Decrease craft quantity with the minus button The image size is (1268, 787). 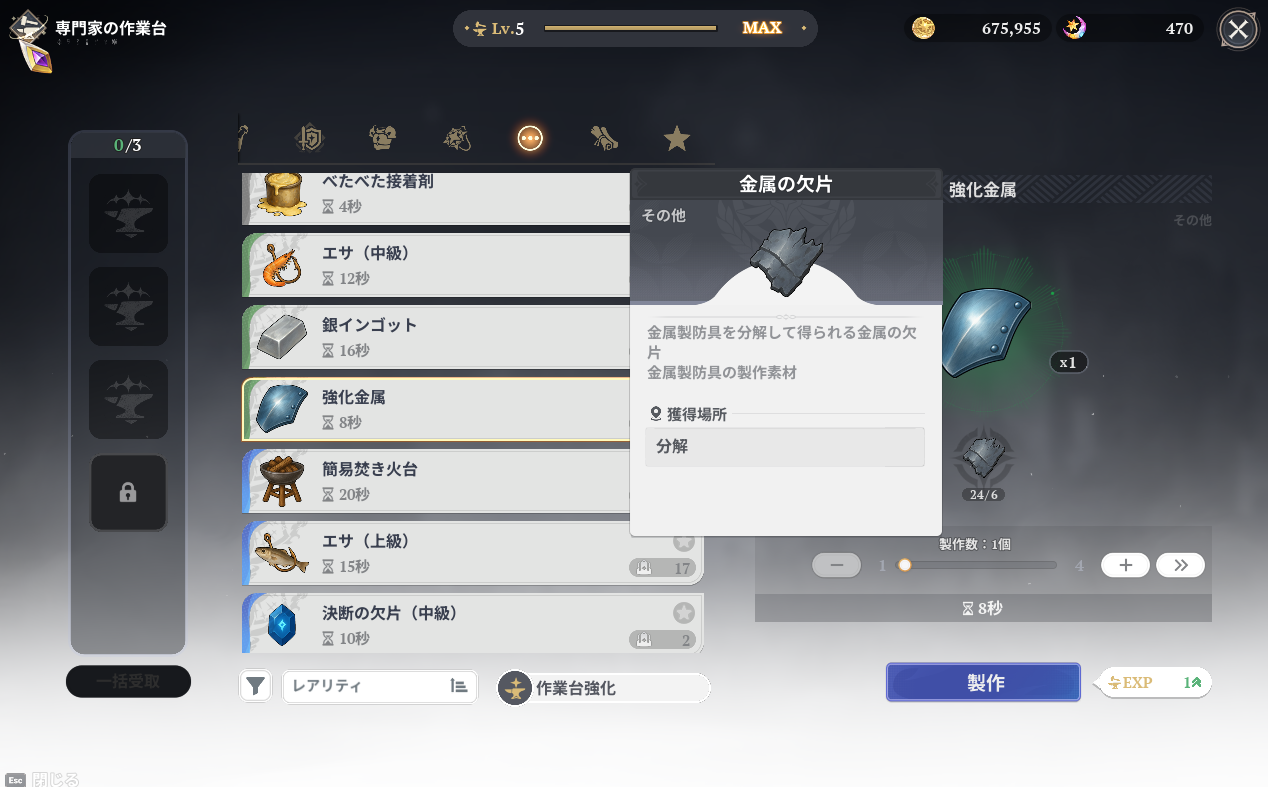[836, 565]
